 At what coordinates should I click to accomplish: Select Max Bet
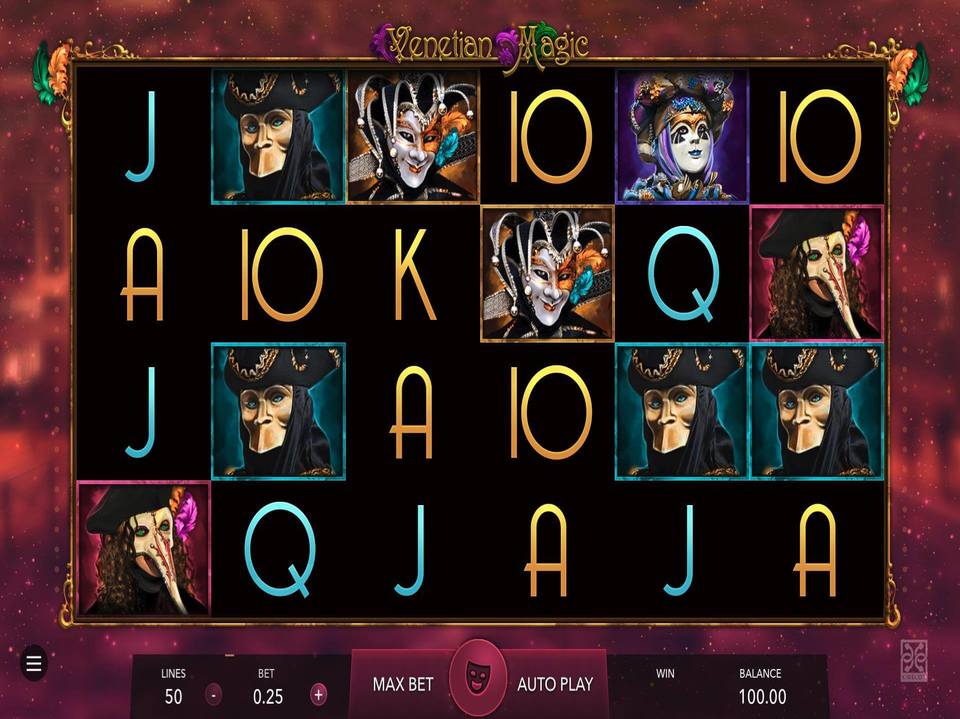(402, 684)
